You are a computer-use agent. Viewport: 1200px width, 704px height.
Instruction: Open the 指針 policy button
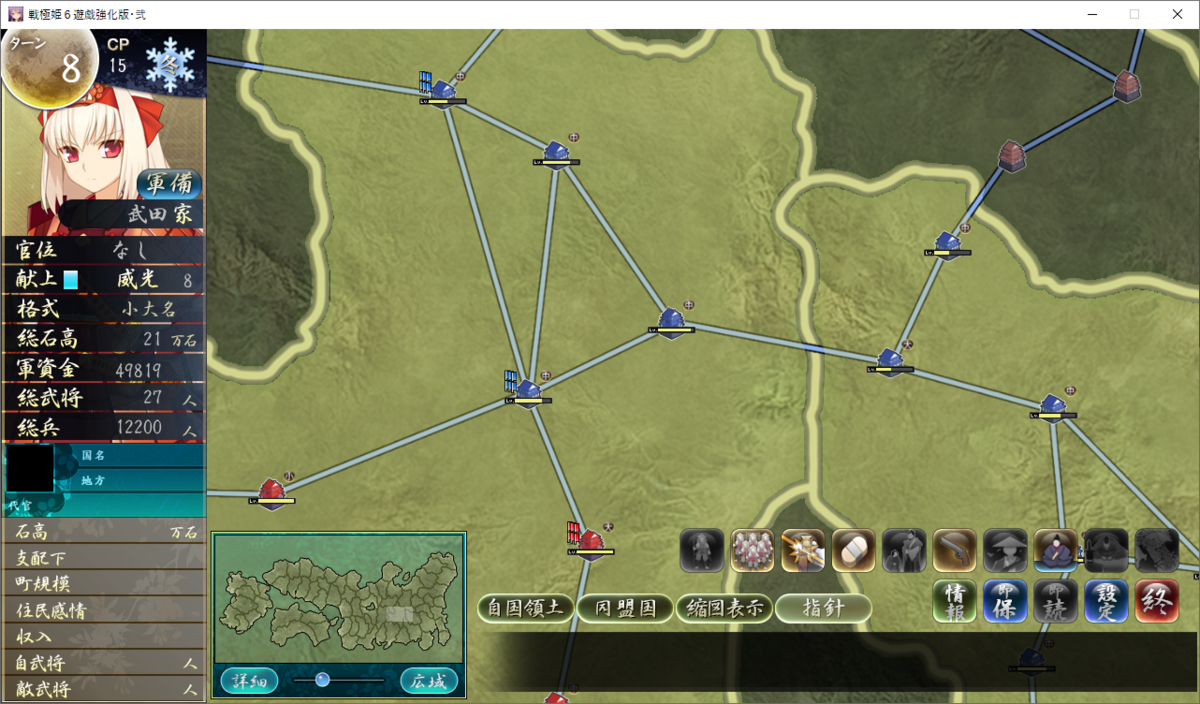pyautogui.click(x=823, y=608)
